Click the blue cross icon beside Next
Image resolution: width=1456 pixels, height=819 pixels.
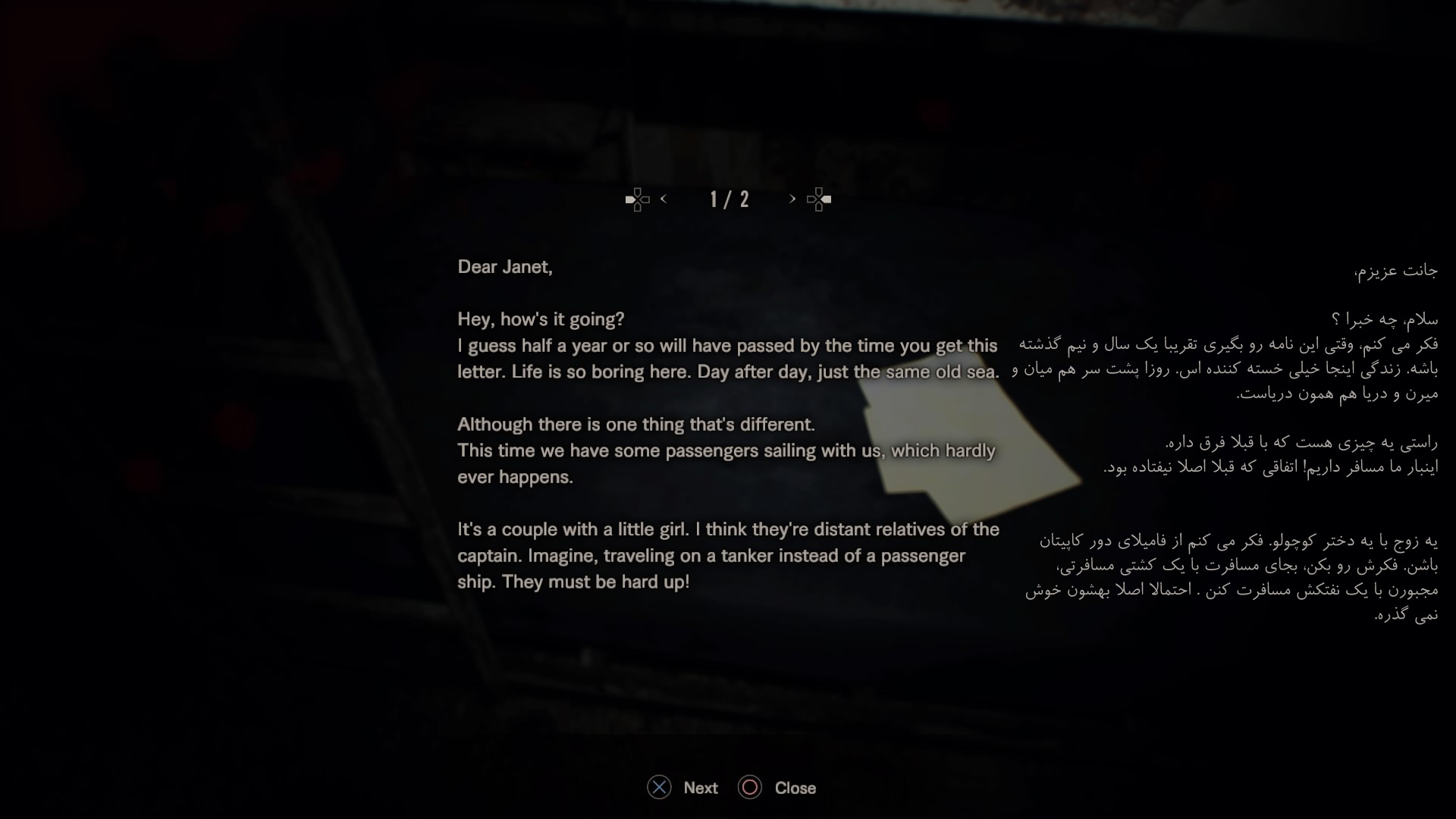click(x=658, y=788)
